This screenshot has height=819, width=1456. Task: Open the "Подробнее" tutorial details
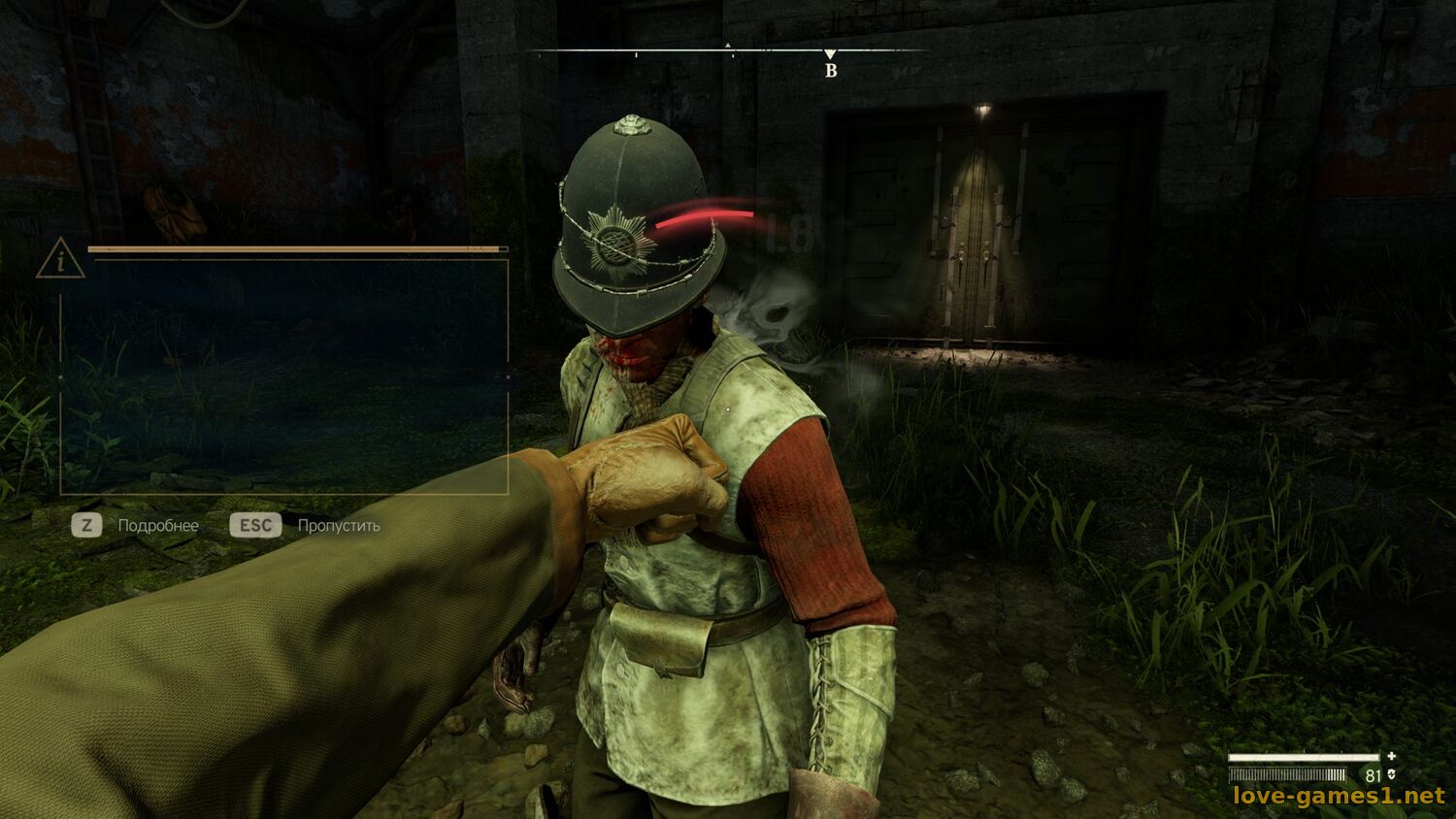click(157, 526)
